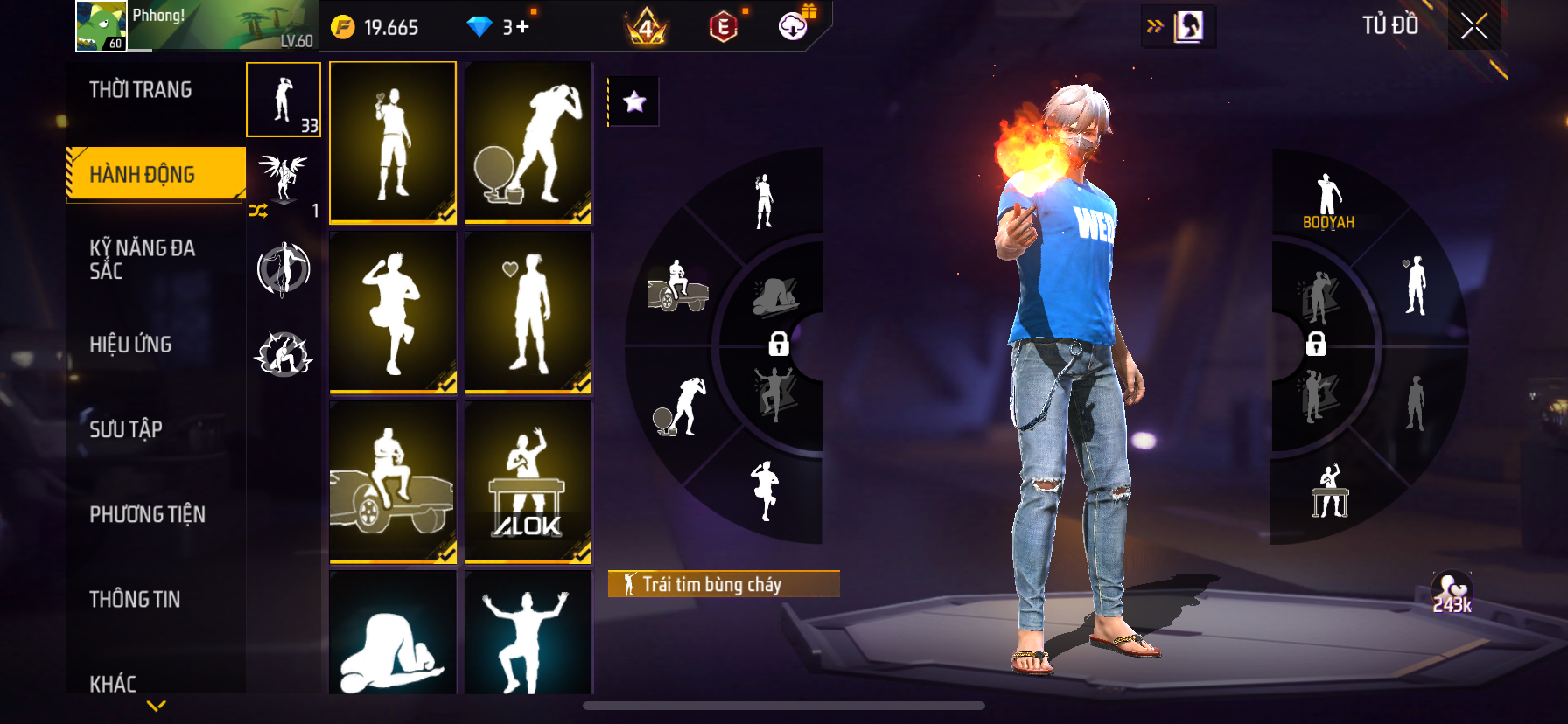This screenshot has height=724, width=1568.
Task: Click the diamond top-up plus button
Action: click(522, 27)
